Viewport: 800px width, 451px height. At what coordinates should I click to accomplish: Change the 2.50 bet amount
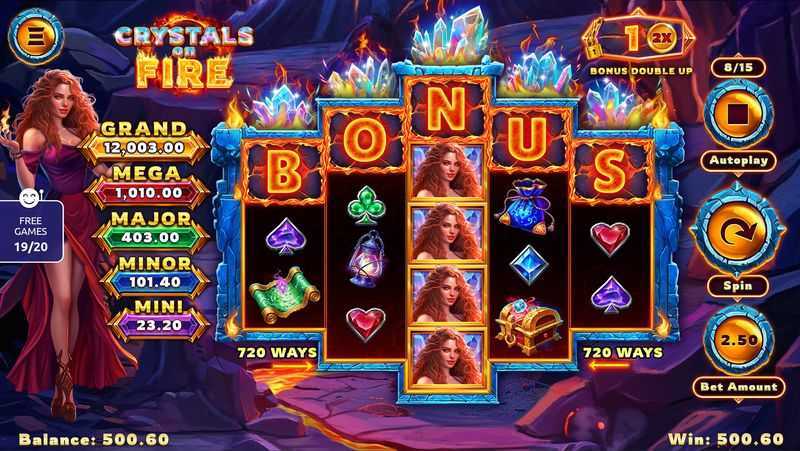737,340
